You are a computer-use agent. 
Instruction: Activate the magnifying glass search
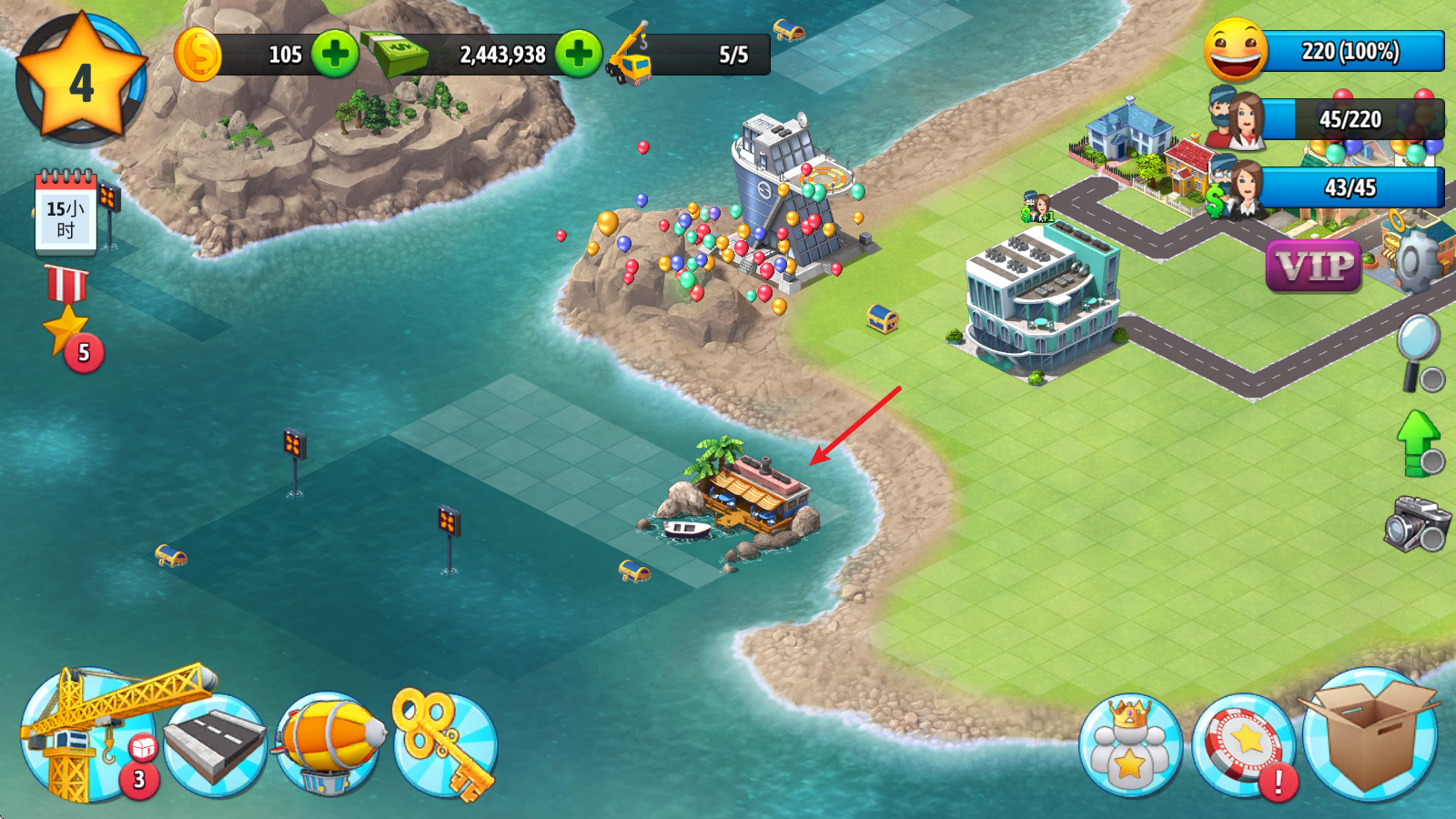click(x=1420, y=350)
